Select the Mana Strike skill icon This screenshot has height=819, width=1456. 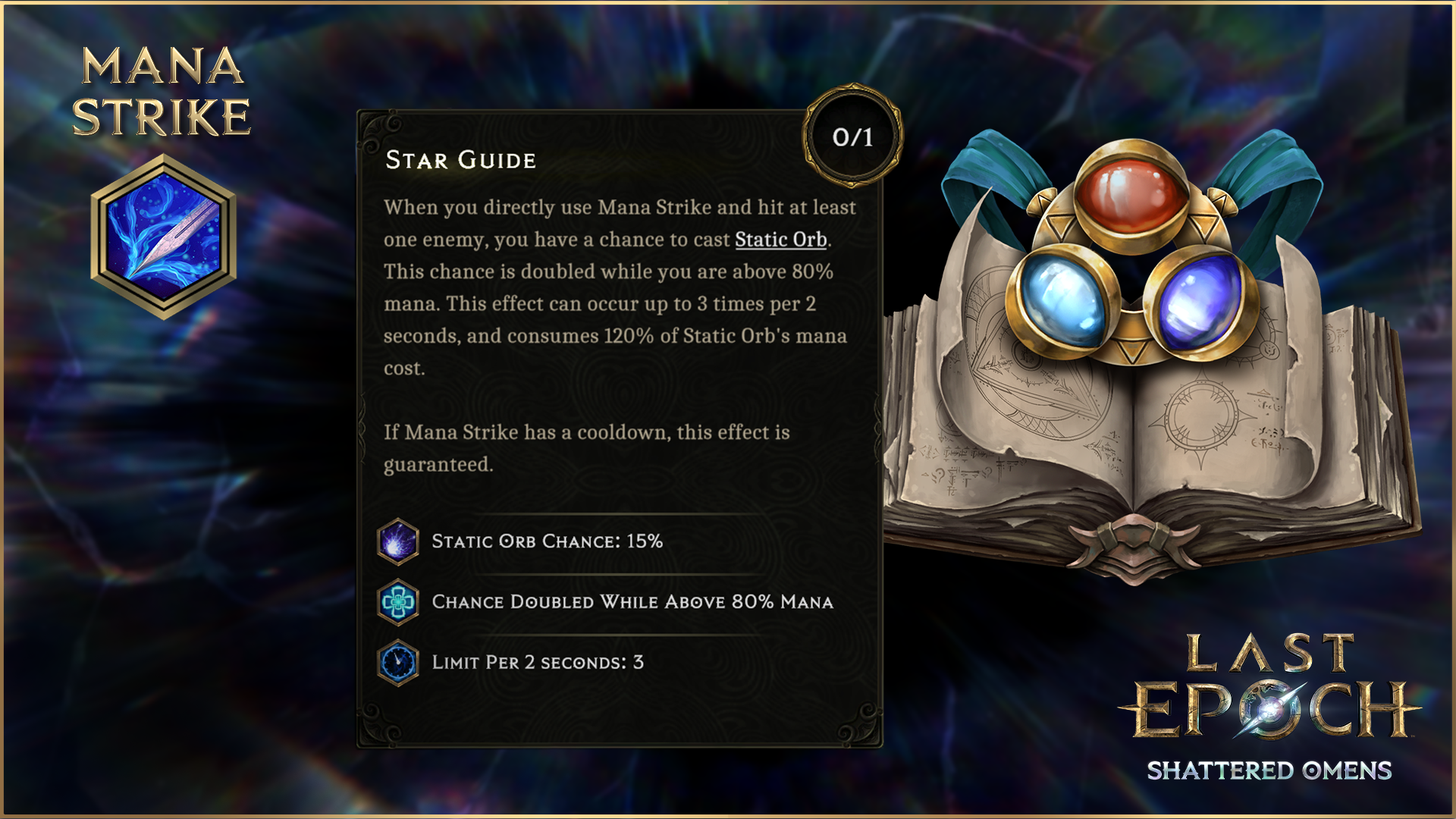[x=163, y=237]
